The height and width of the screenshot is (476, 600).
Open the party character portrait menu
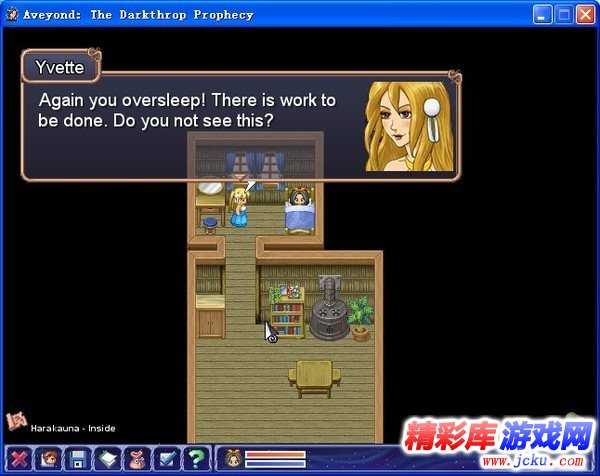click(x=48, y=459)
